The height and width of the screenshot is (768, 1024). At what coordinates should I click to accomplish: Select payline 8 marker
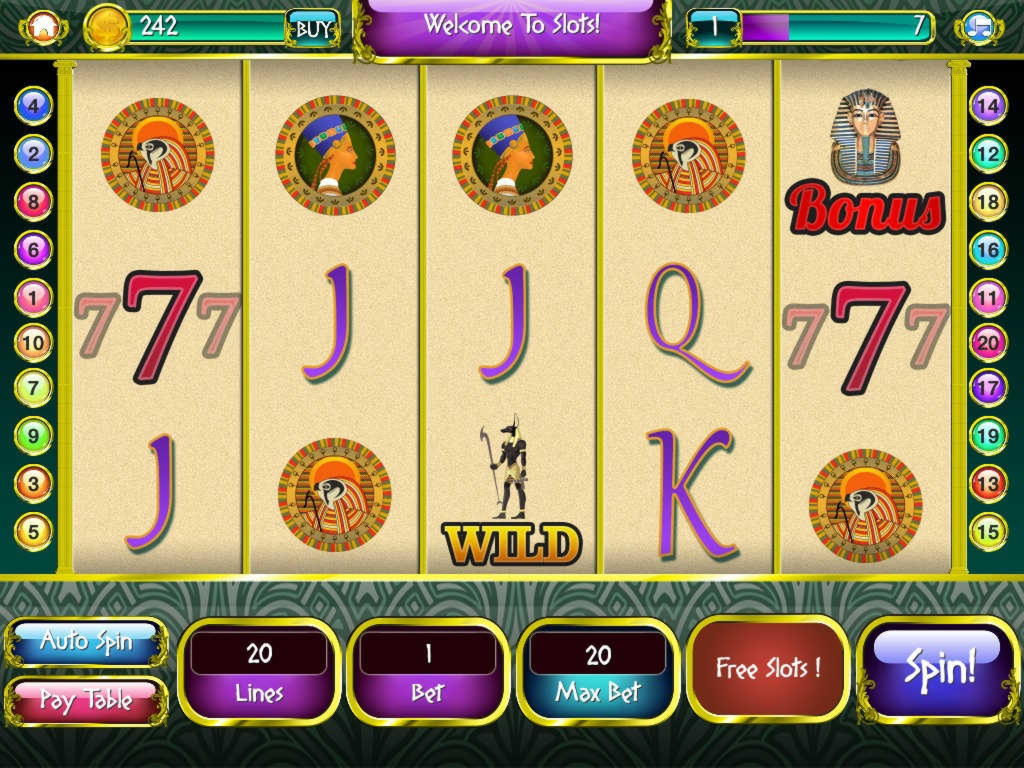pos(33,201)
